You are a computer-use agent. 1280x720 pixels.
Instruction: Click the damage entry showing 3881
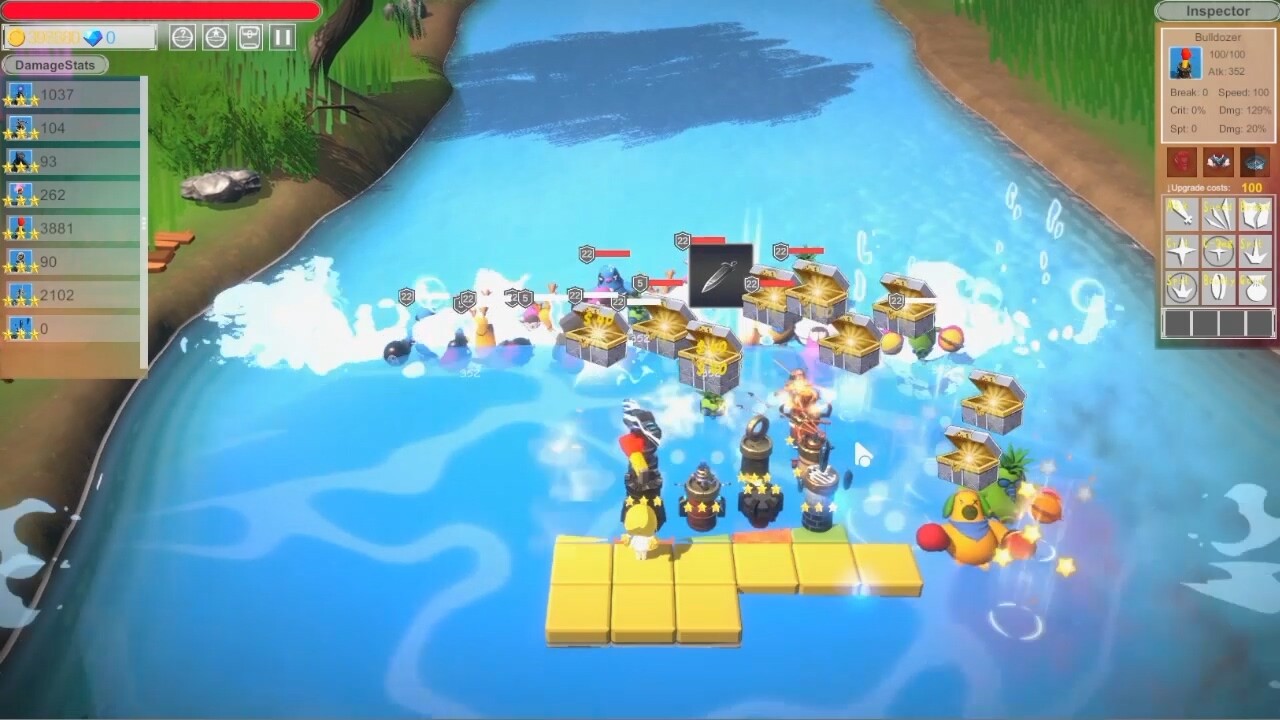(x=60, y=228)
